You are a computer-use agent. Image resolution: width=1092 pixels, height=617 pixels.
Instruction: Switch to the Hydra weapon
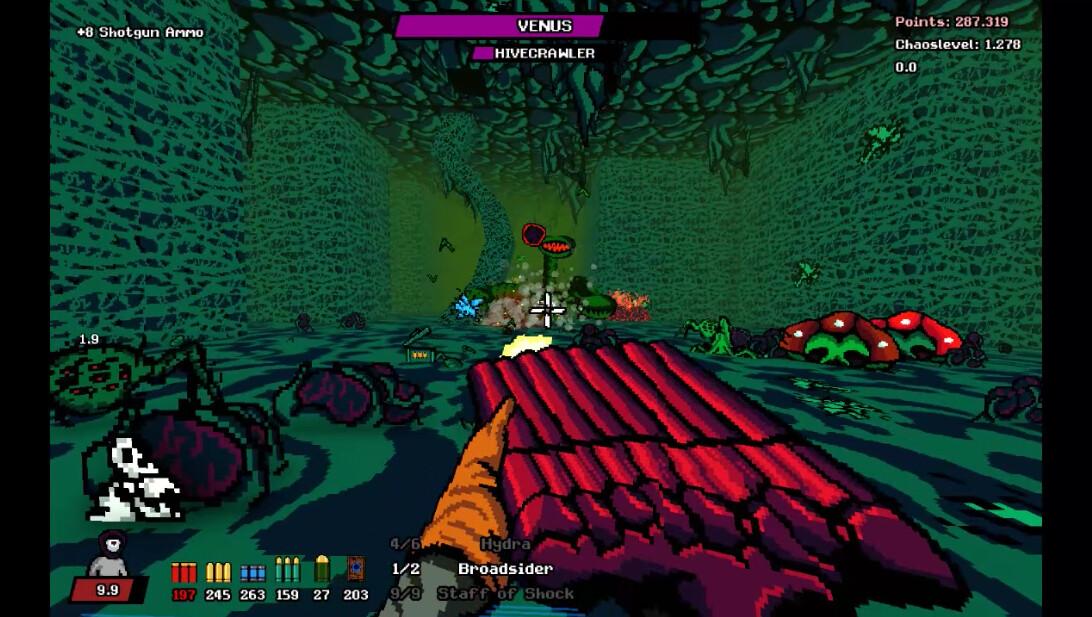[505, 544]
